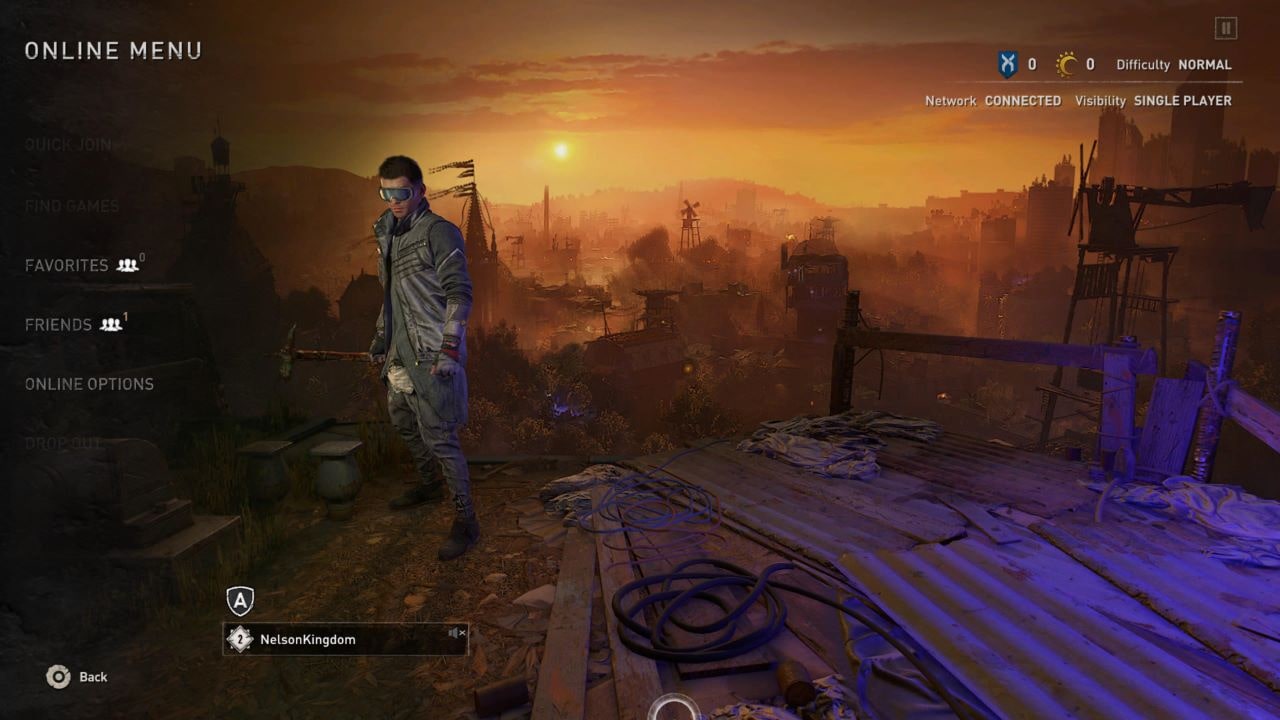Click the Drop Out option

pyautogui.click(x=63, y=443)
